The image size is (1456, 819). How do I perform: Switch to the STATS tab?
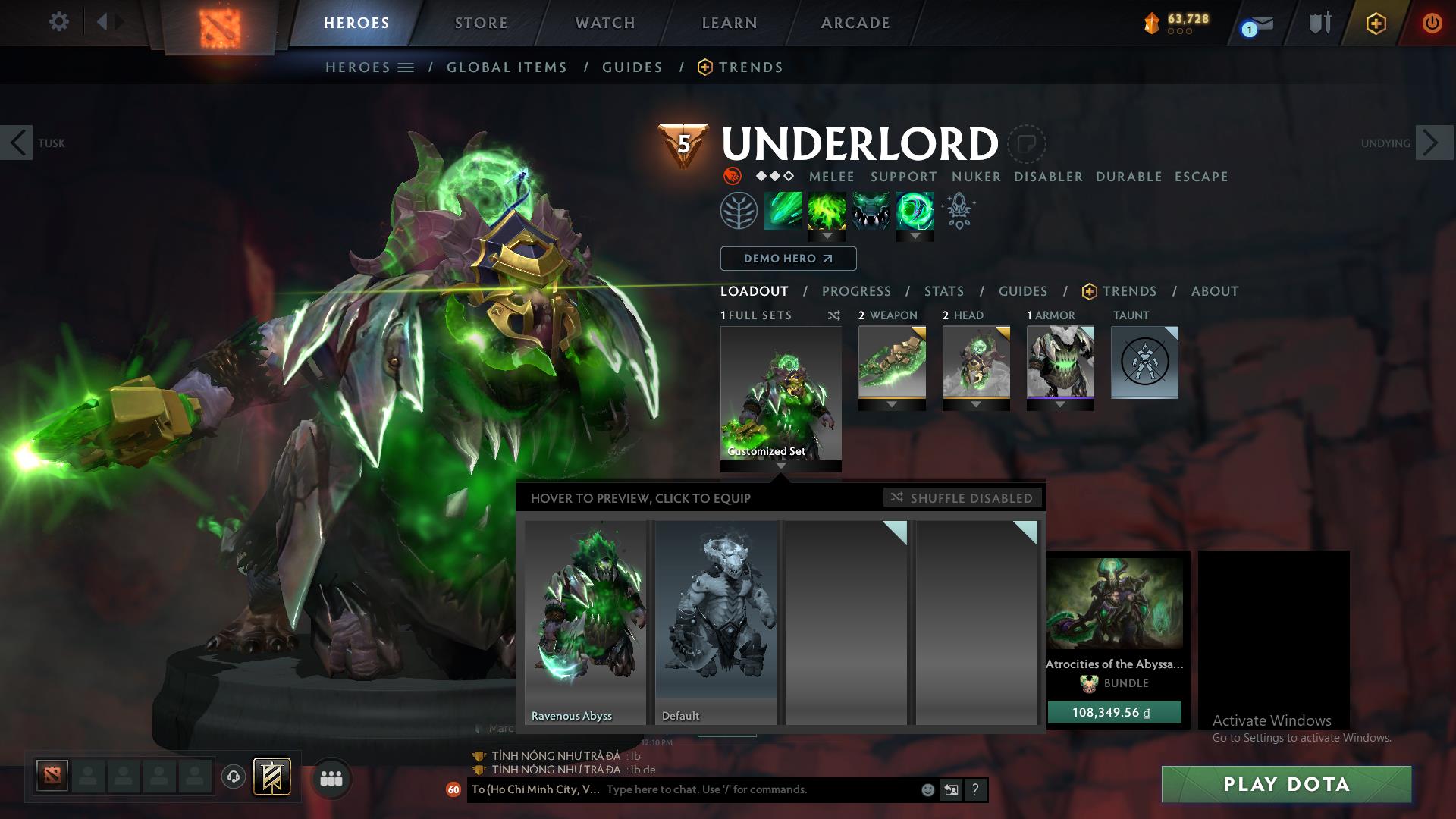[943, 291]
